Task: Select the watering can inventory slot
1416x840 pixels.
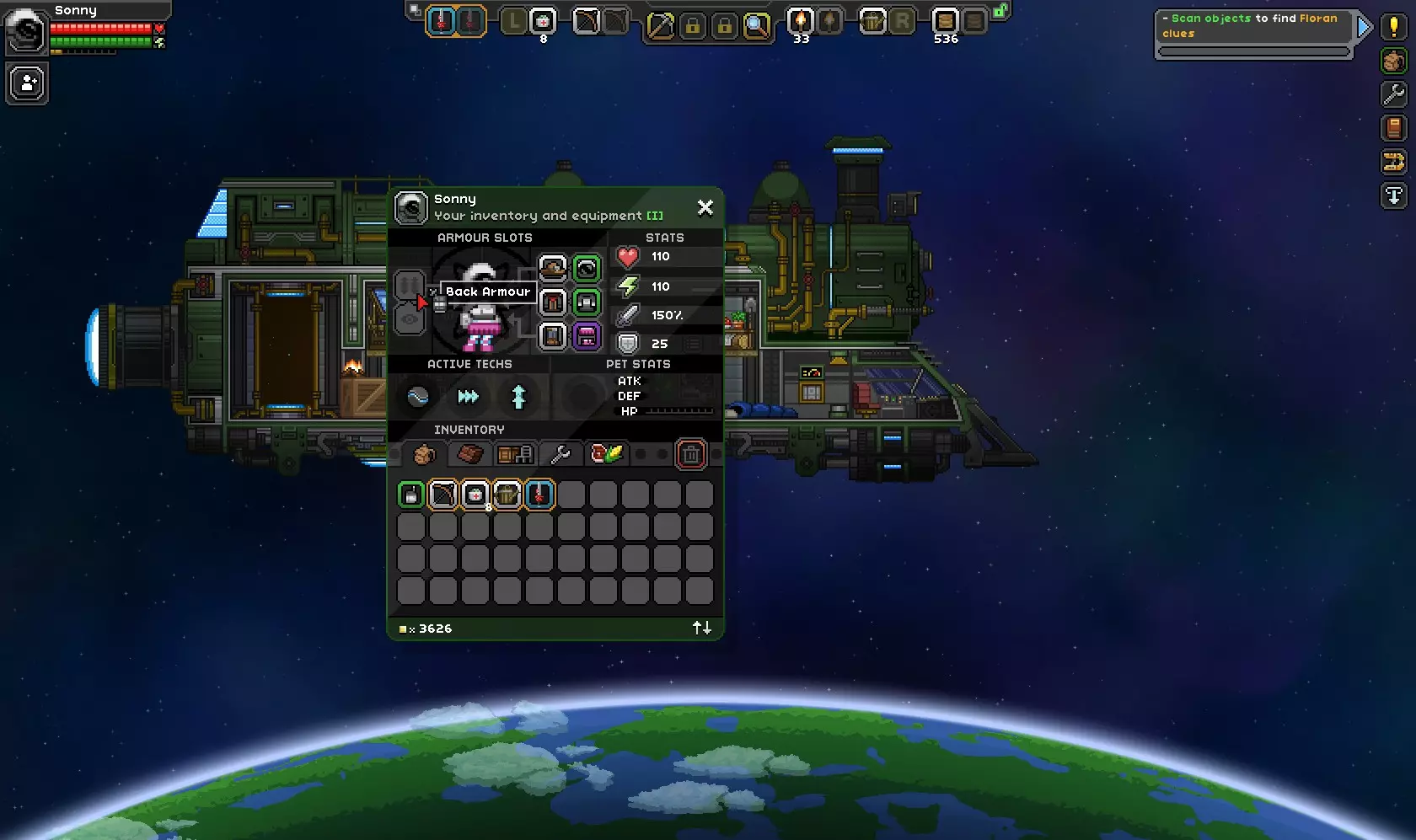Action: point(507,495)
